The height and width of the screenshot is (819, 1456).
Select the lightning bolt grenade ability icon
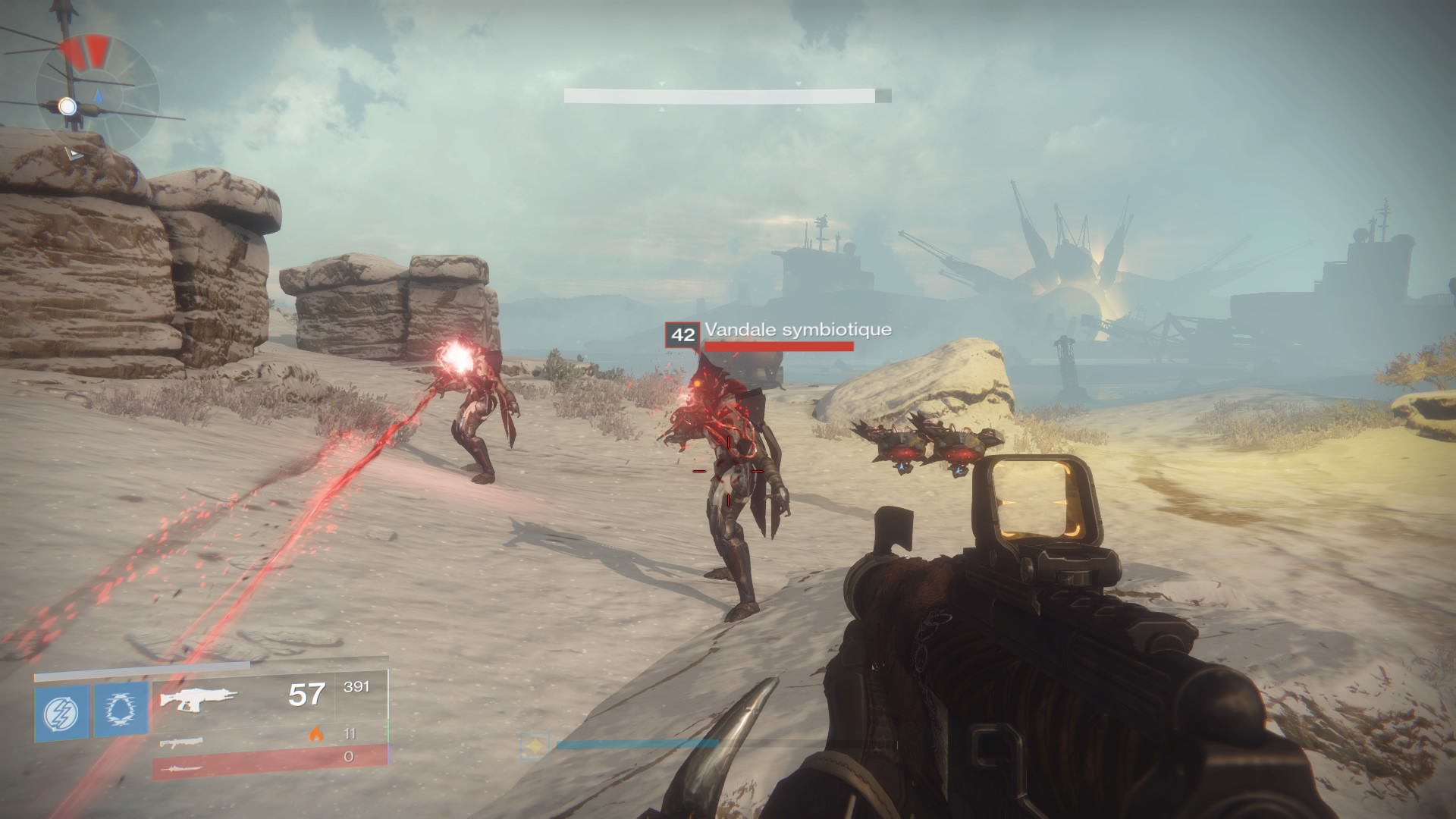pos(61,713)
